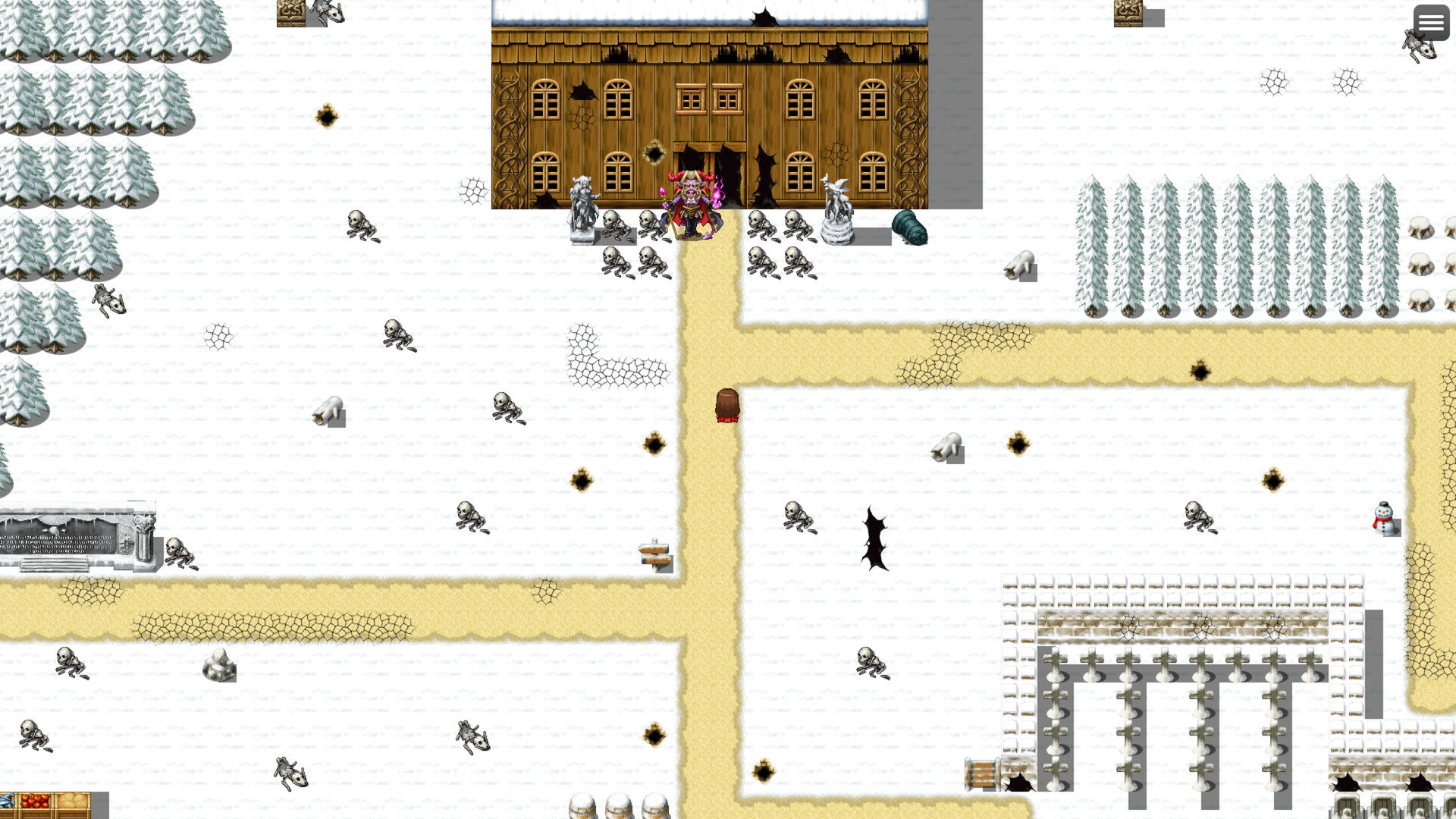Open the hamburger menu button
Image resolution: width=1456 pixels, height=819 pixels.
click(x=1431, y=22)
